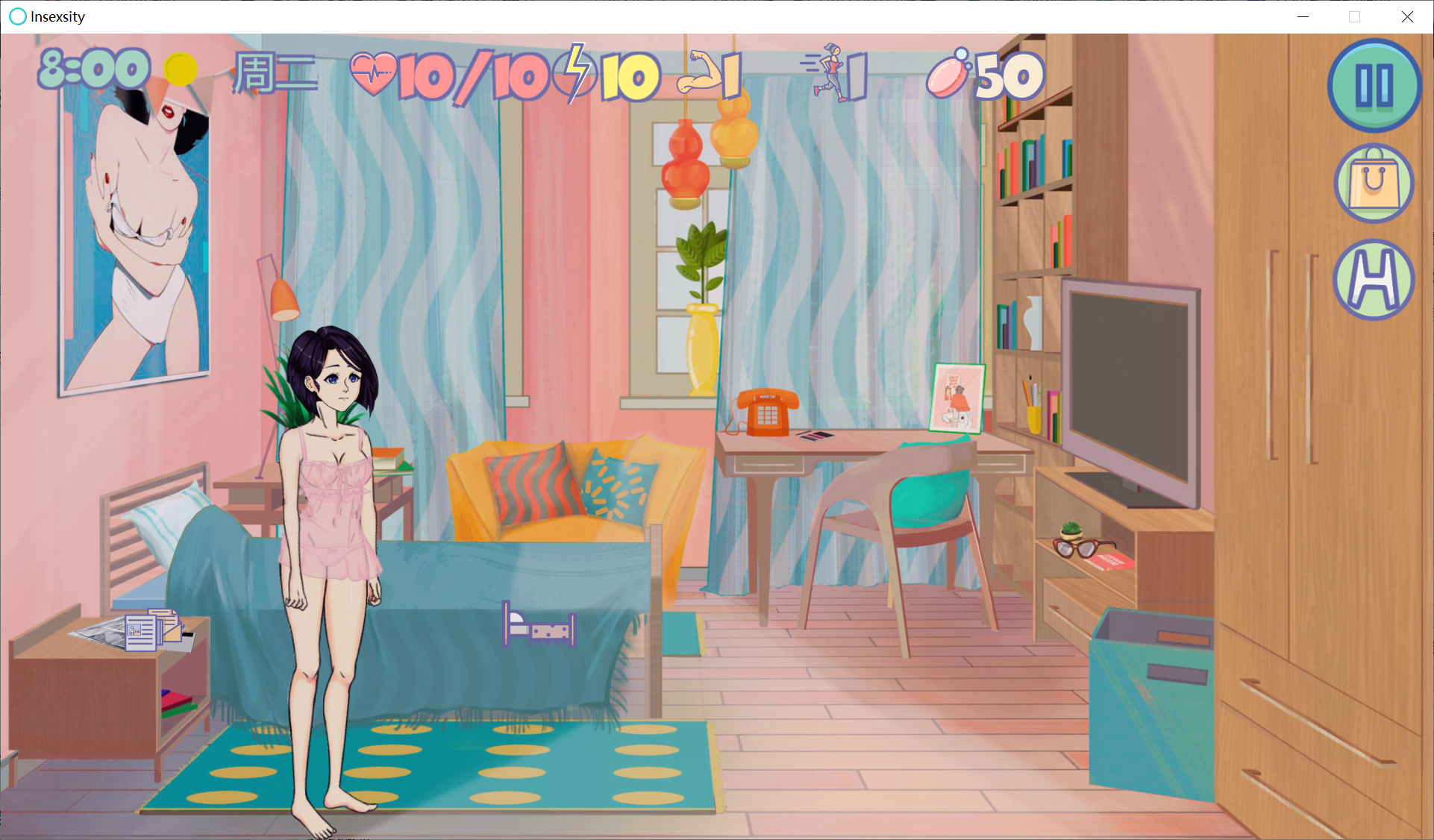
Task: Minimize the Insexsity window
Action: tap(1303, 16)
